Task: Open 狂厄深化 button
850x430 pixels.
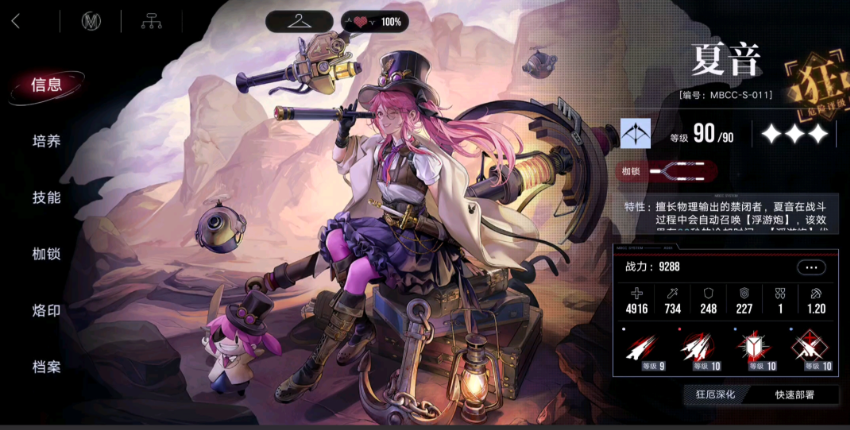Action: pyautogui.click(x=716, y=394)
